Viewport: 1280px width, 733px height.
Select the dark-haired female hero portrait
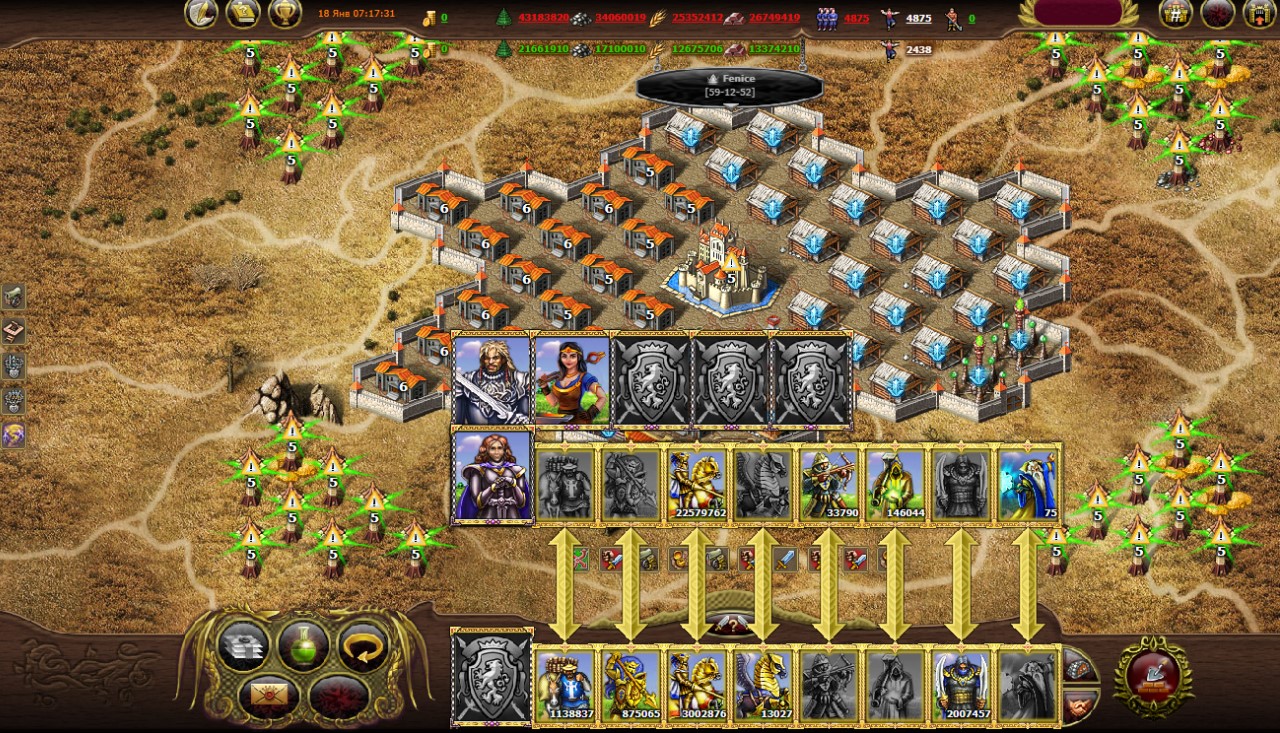[572, 380]
